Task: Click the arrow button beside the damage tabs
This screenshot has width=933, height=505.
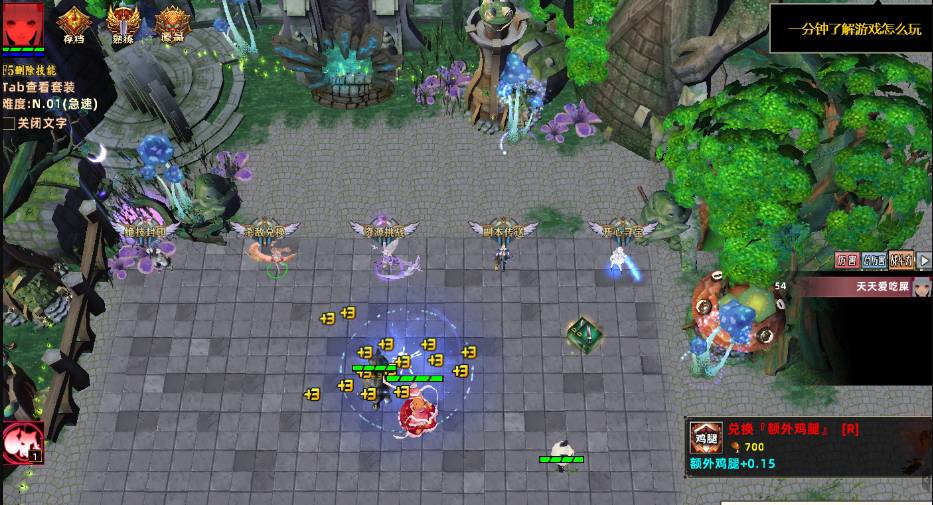Action: click(925, 261)
